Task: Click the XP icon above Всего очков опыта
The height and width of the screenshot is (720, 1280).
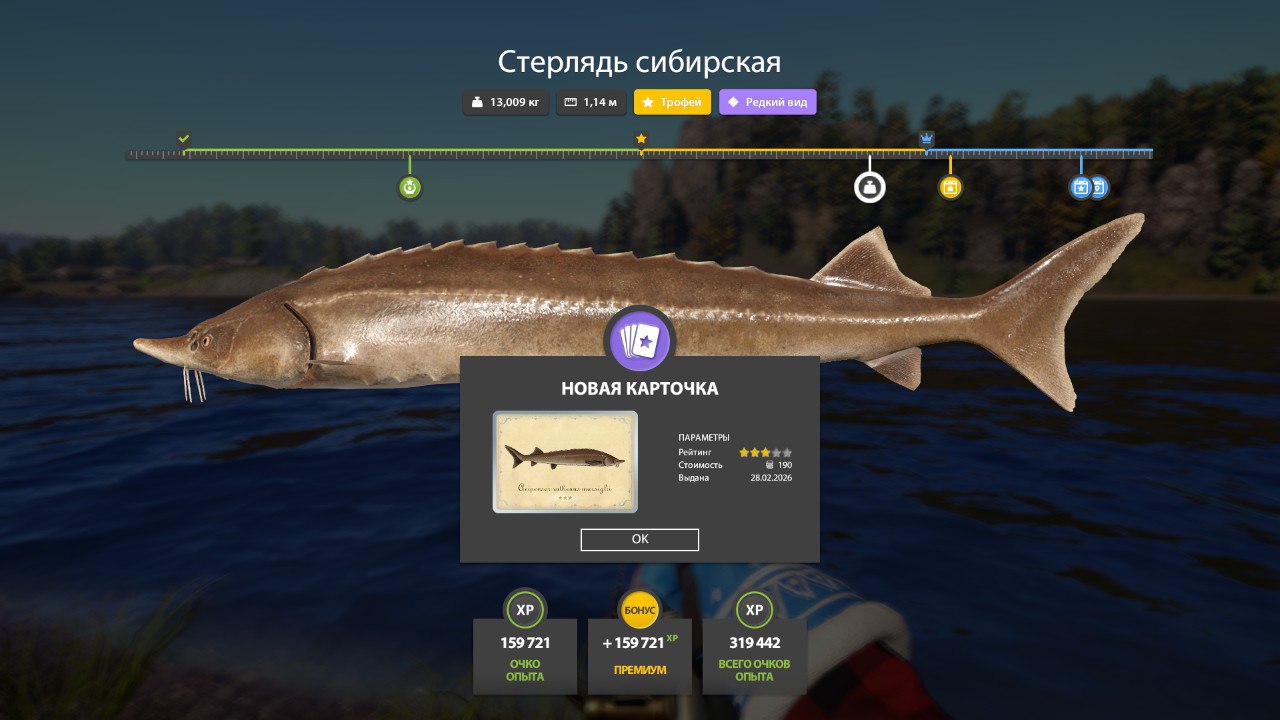Action: pos(753,609)
